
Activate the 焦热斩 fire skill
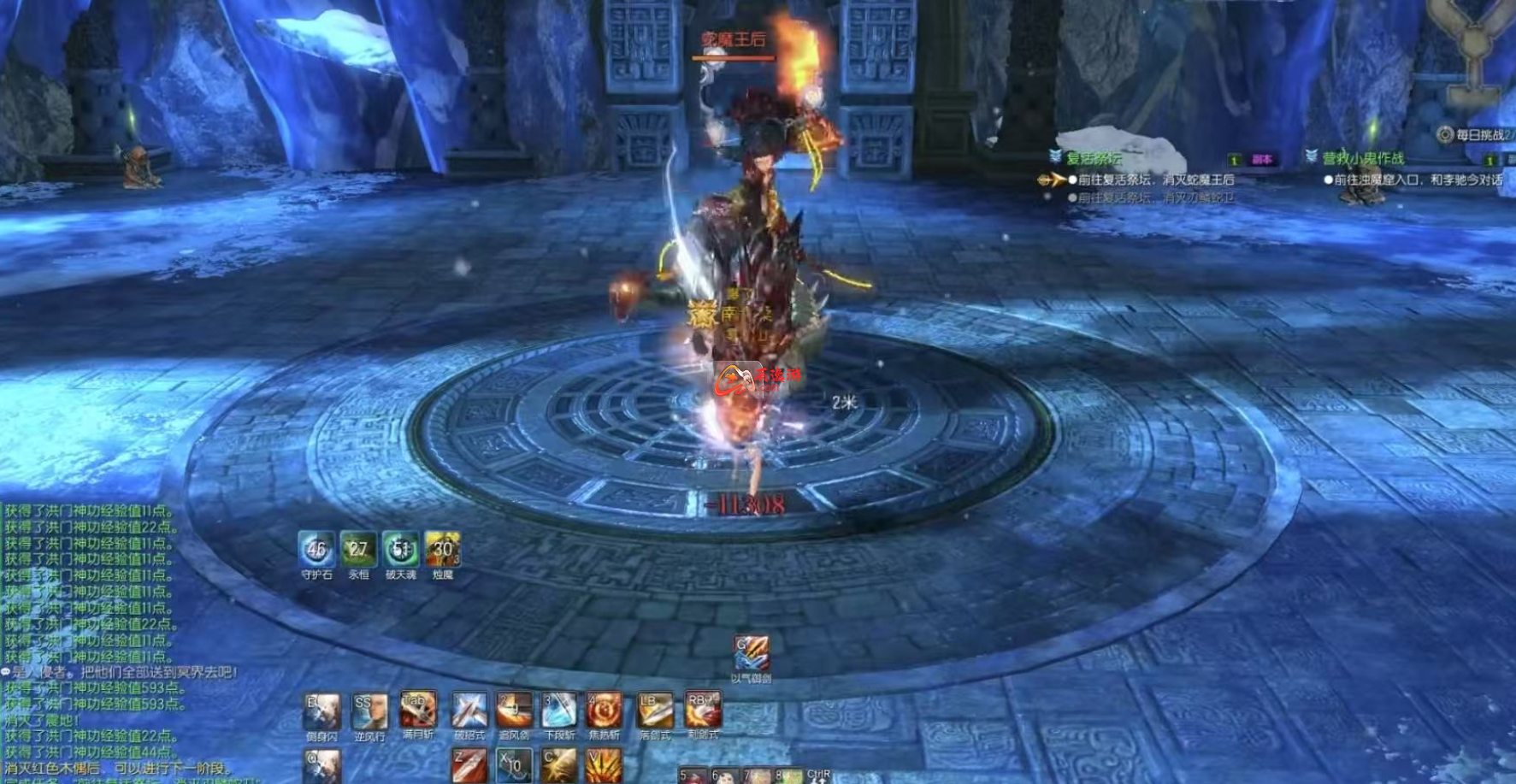coord(605,710)
